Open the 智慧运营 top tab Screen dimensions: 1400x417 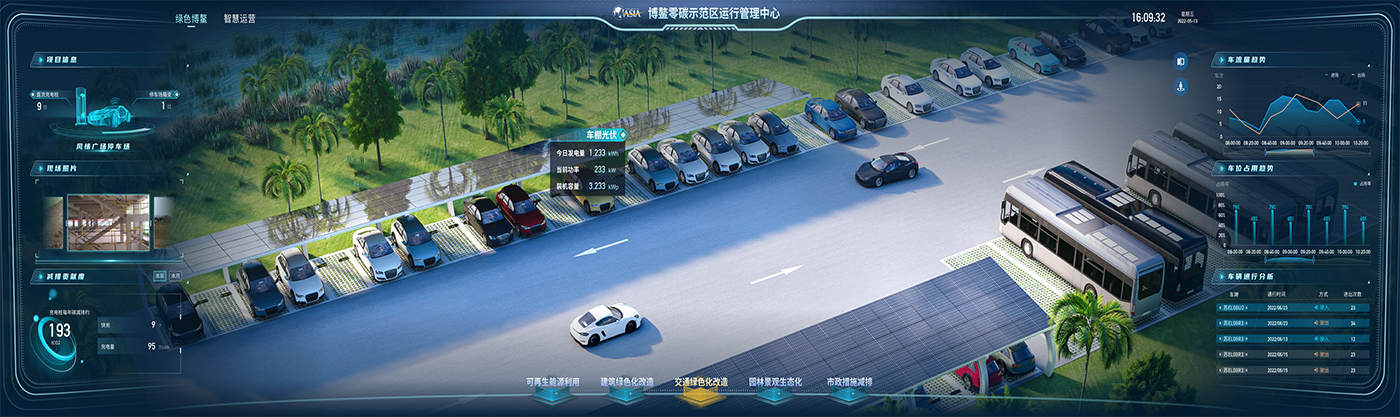(239, 18)
